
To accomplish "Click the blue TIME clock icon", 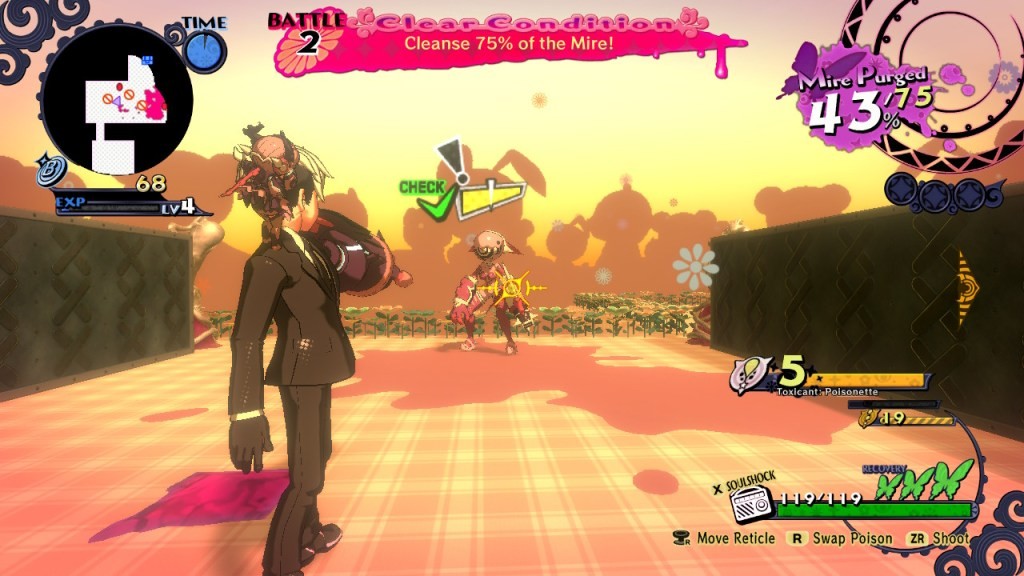I will tap(206, 51).
